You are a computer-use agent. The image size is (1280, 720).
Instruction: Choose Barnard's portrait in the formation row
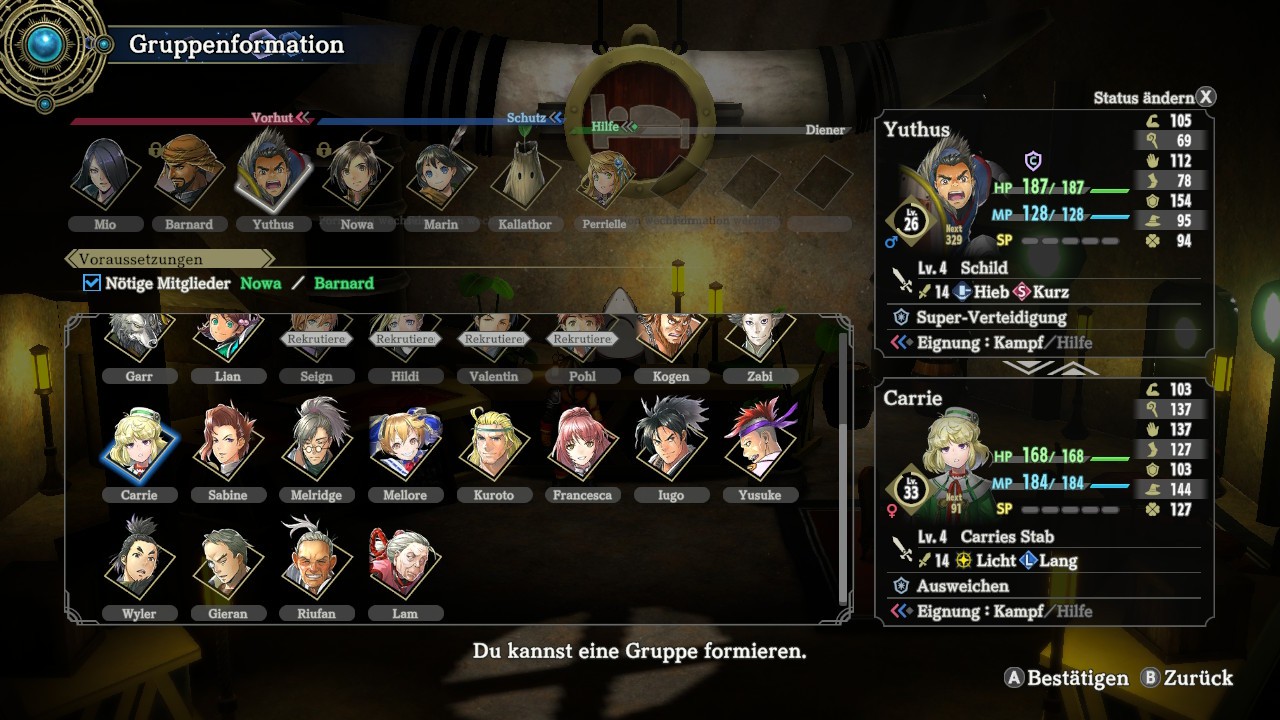[189, 177]
